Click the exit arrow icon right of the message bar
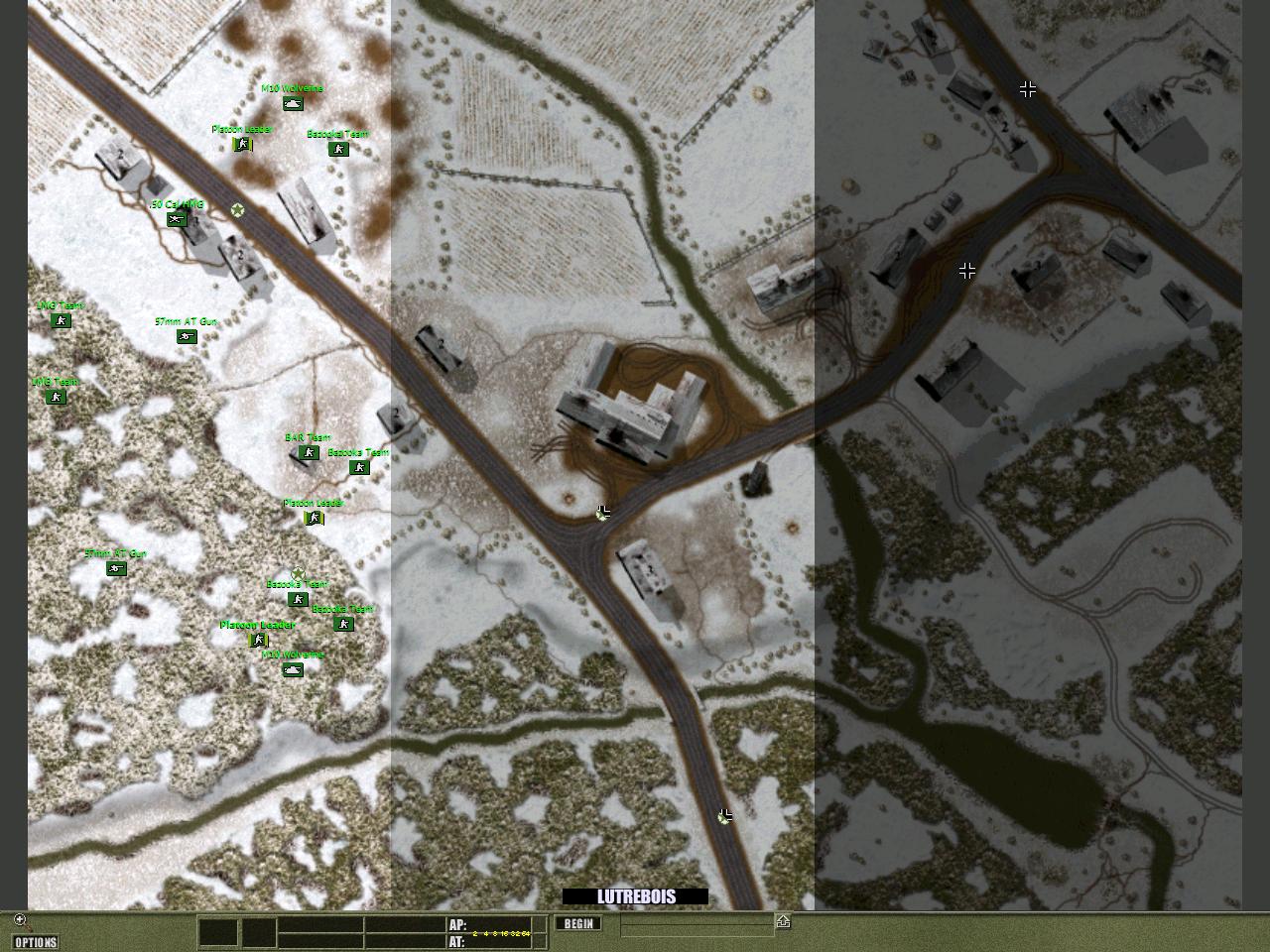 (784, 922)
